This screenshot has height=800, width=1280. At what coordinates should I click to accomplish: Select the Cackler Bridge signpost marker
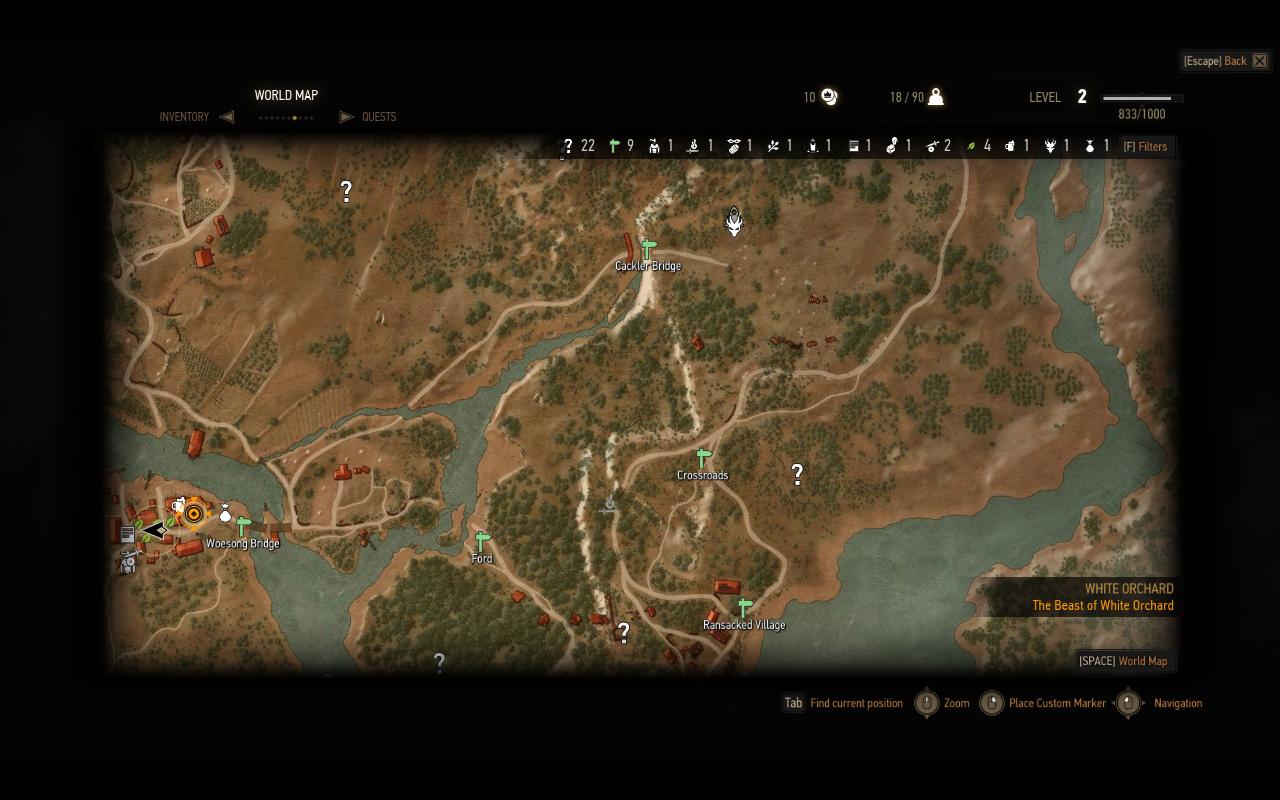648,249
